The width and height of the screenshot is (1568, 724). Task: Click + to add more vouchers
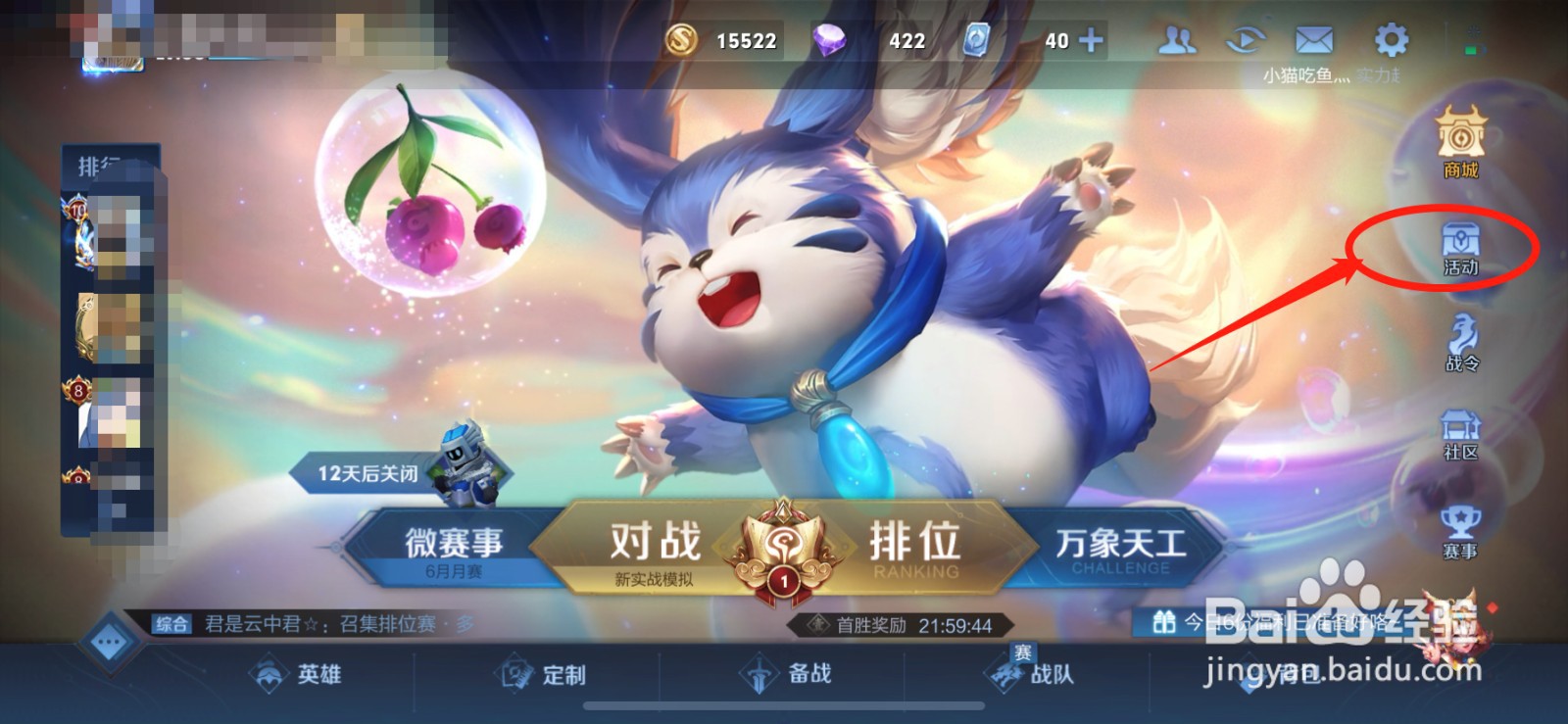click(x=1091, y=41)
